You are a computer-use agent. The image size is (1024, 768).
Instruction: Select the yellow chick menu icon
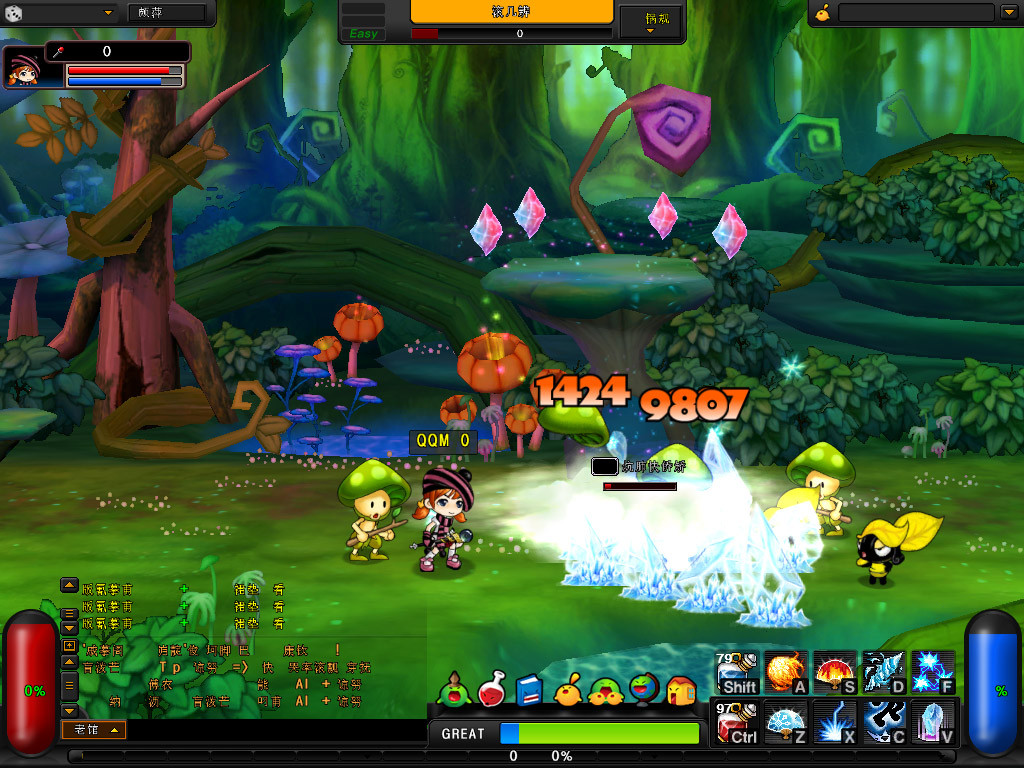(567, 689)
